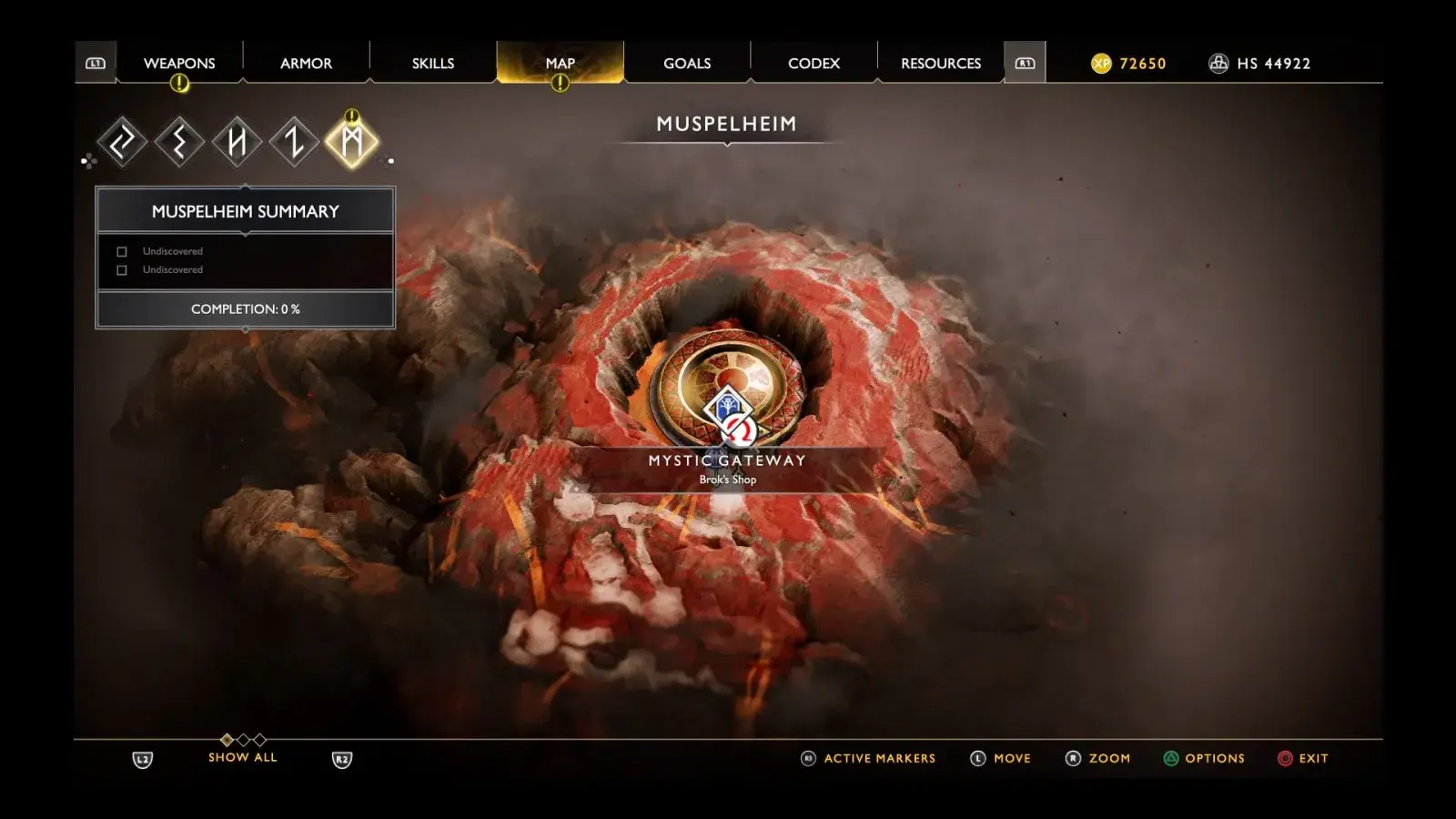Toggle Show All markers

point(242,756)
